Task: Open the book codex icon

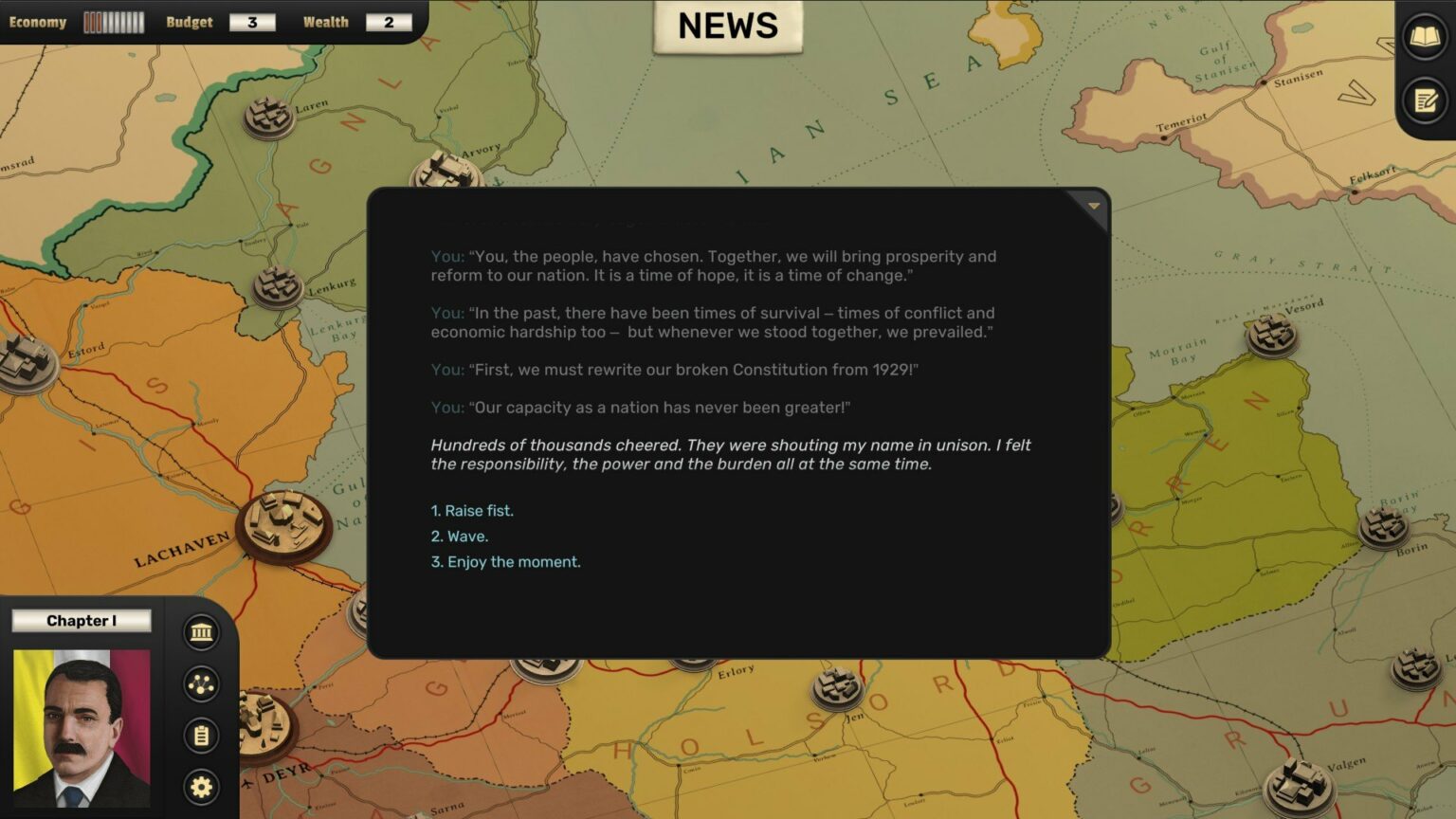Action: pos(1425,38)
